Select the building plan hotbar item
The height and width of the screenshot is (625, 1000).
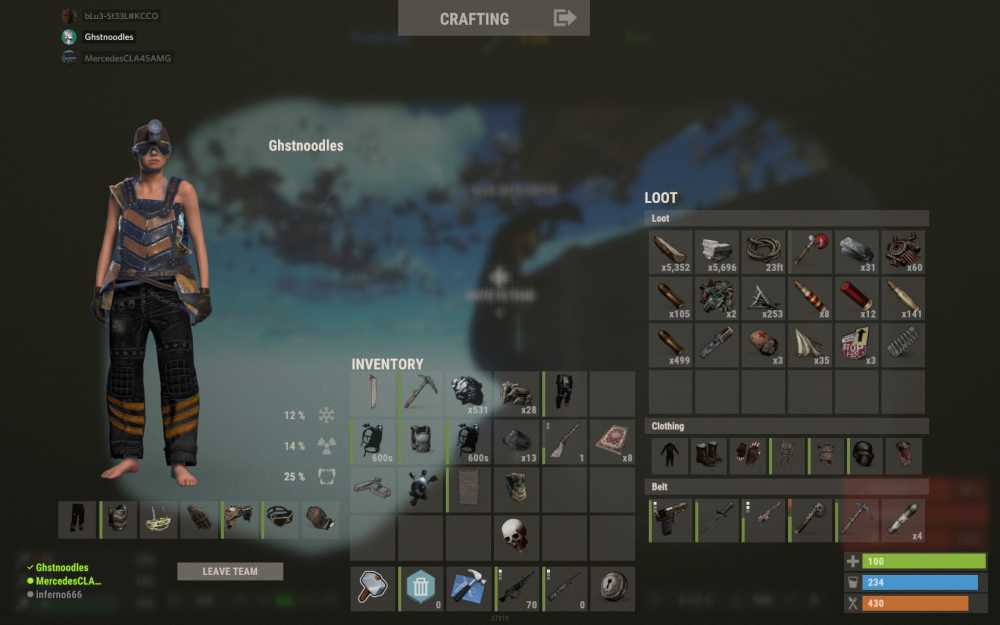point(467,588)
